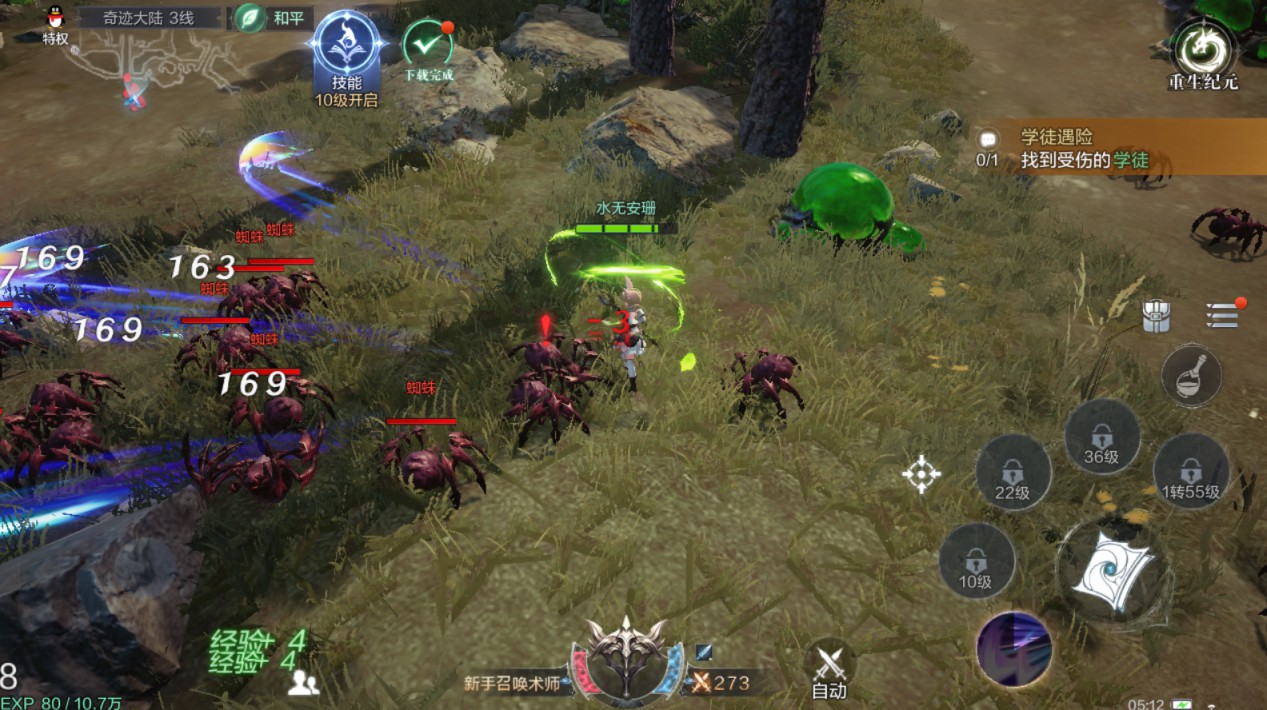The image size is (1267, 710).
Task: Tap the locked 1转55级 skill slot
Action: click(1190, 472)
